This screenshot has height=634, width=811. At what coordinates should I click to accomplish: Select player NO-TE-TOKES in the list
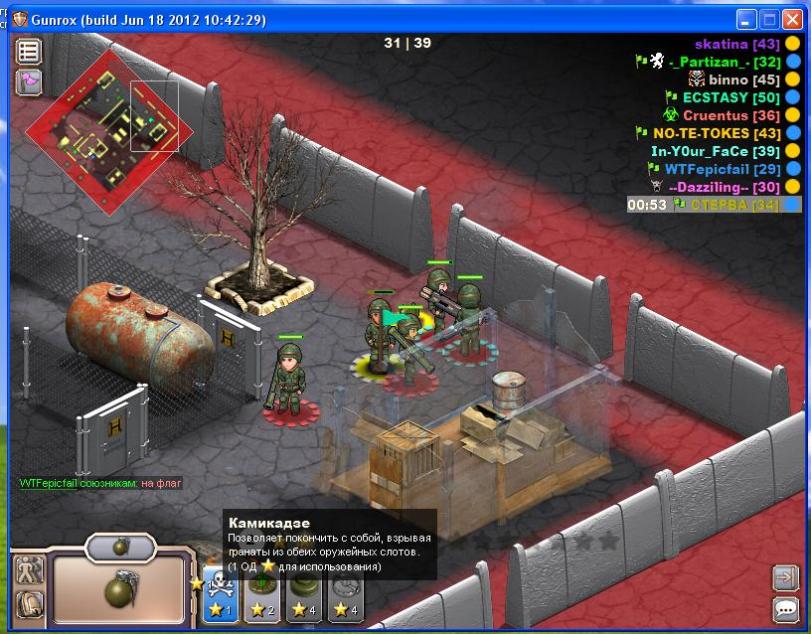pyautogui.click(x=716, y=133)
